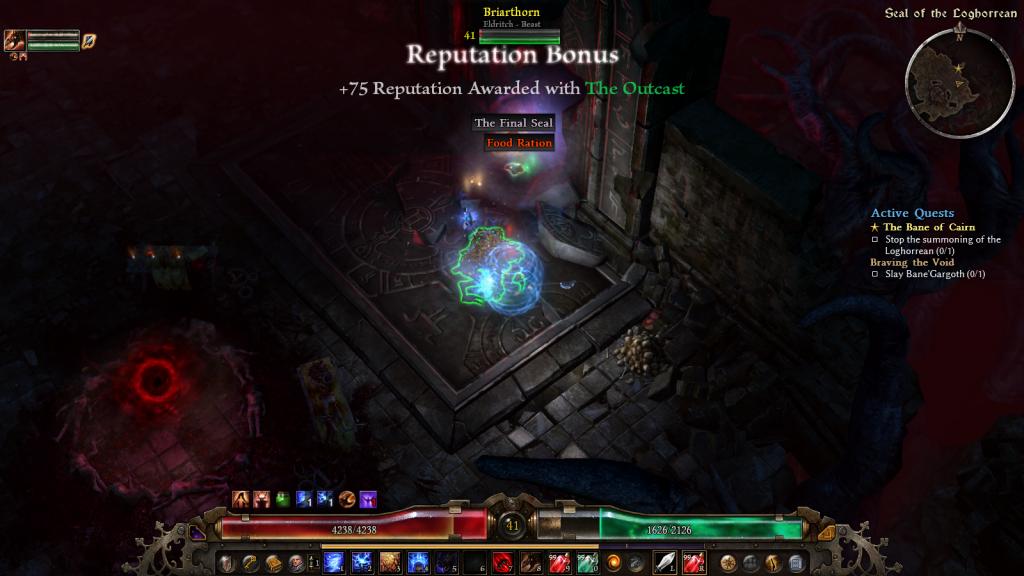Open the compass map button
Screen dimensions: 1024x576
[x=729, y=562]
